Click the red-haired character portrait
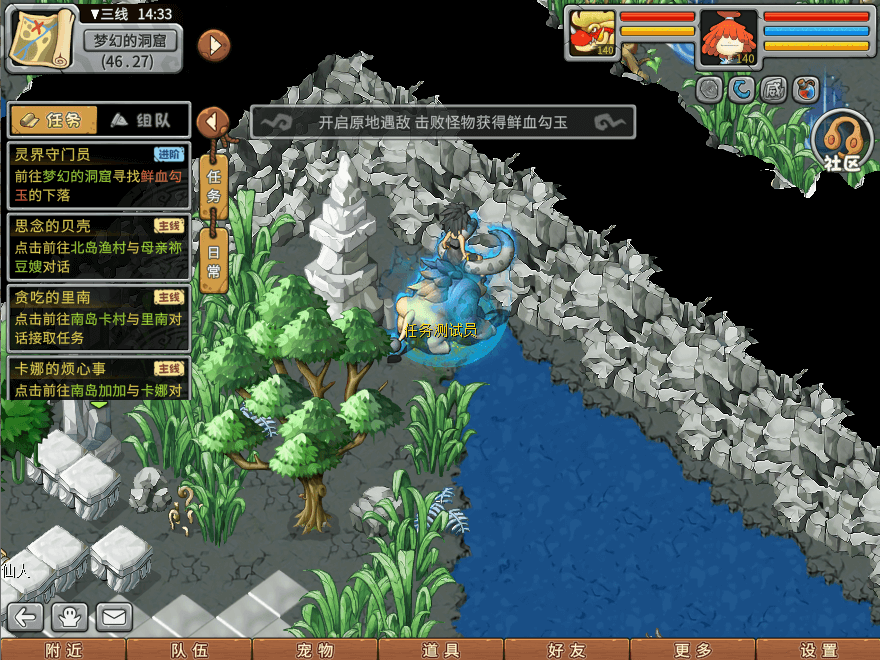 [x=727, y=36]
